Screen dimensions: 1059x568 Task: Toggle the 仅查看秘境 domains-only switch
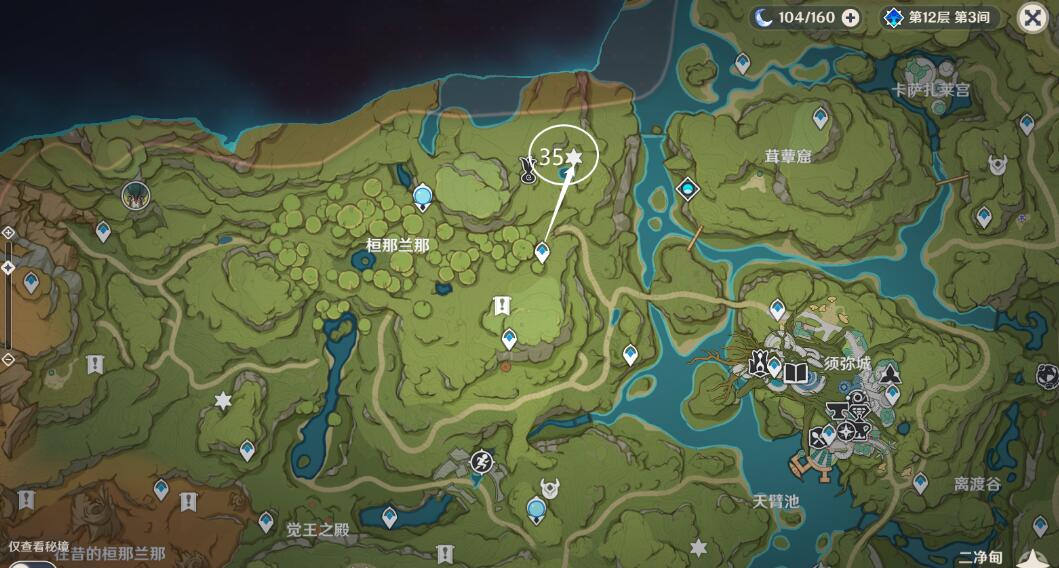point(28,562)
